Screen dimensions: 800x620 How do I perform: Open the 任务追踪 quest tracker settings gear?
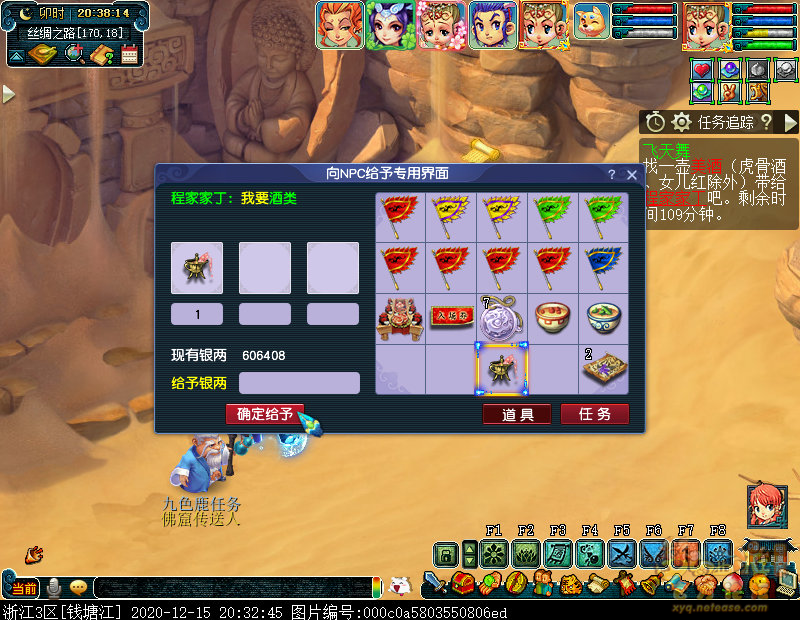[682, 122]
